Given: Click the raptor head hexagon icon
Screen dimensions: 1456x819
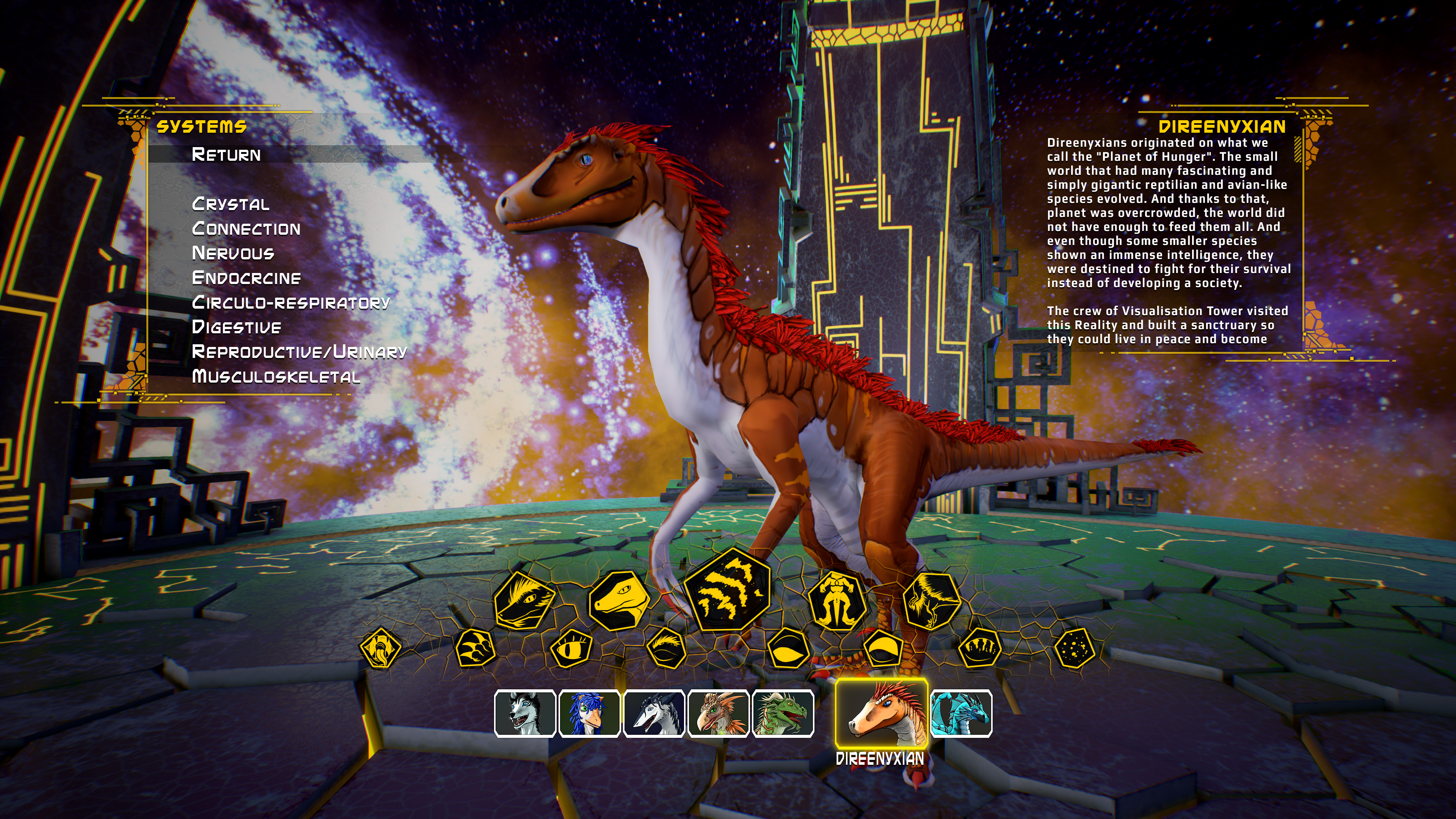Looking at the screenshot, I should 618,600.
